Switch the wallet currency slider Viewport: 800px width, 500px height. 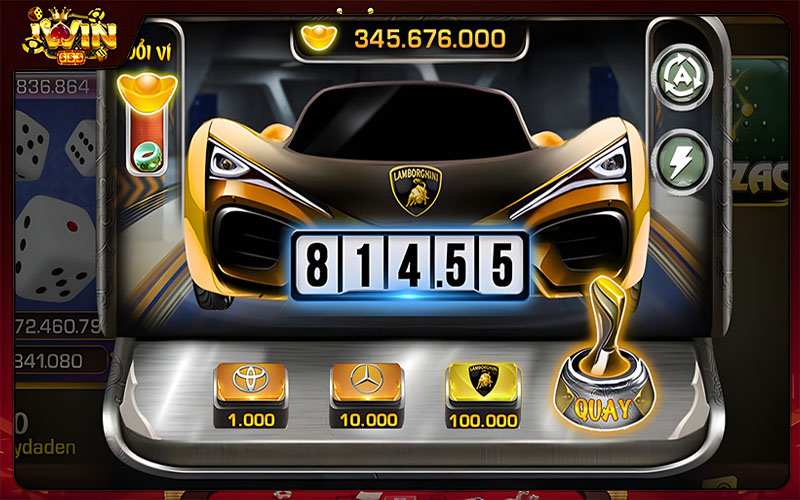tap(146, 125)
